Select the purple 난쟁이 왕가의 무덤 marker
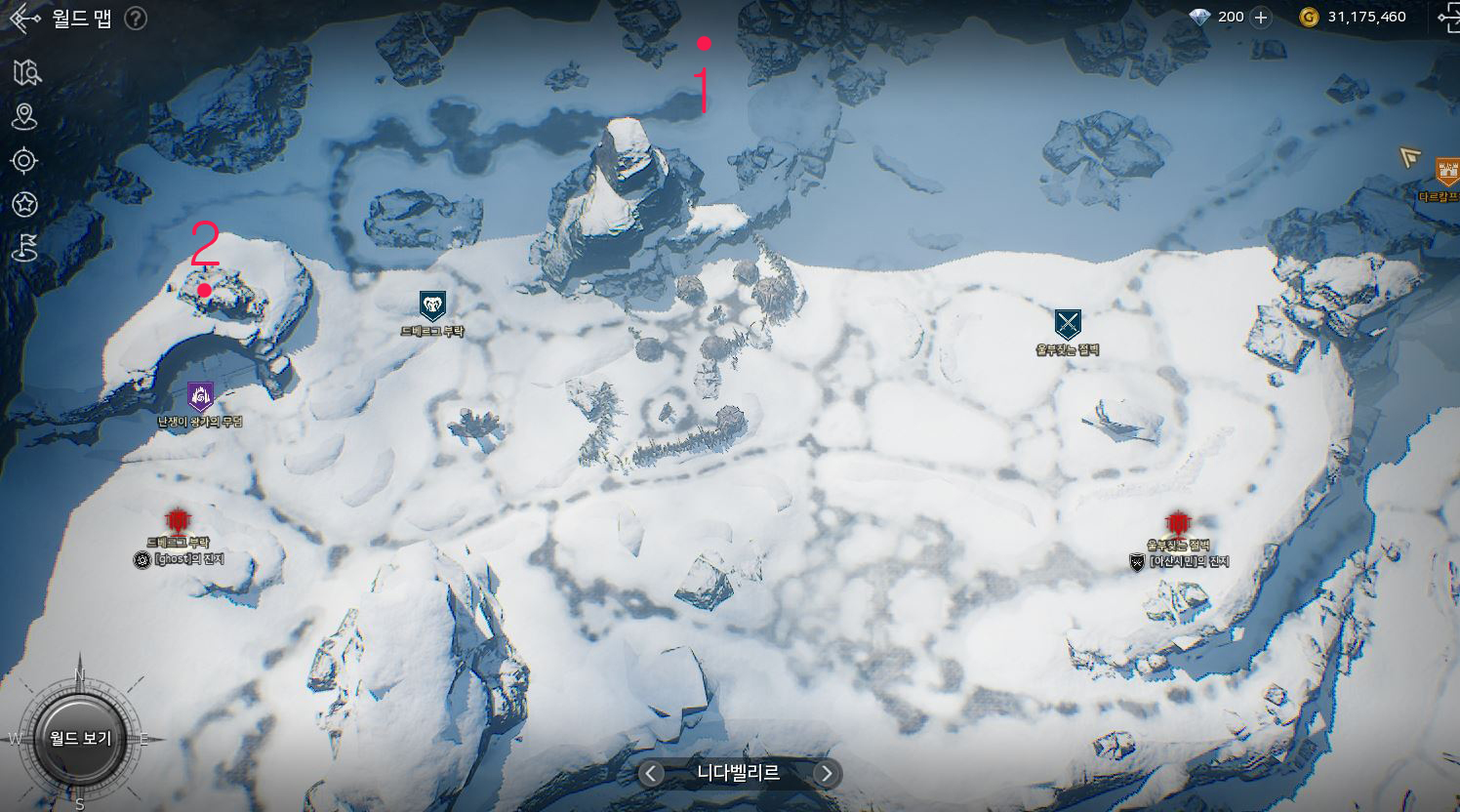The width and height of the screenshot is (1460, 812). click(x=200, y=396)
